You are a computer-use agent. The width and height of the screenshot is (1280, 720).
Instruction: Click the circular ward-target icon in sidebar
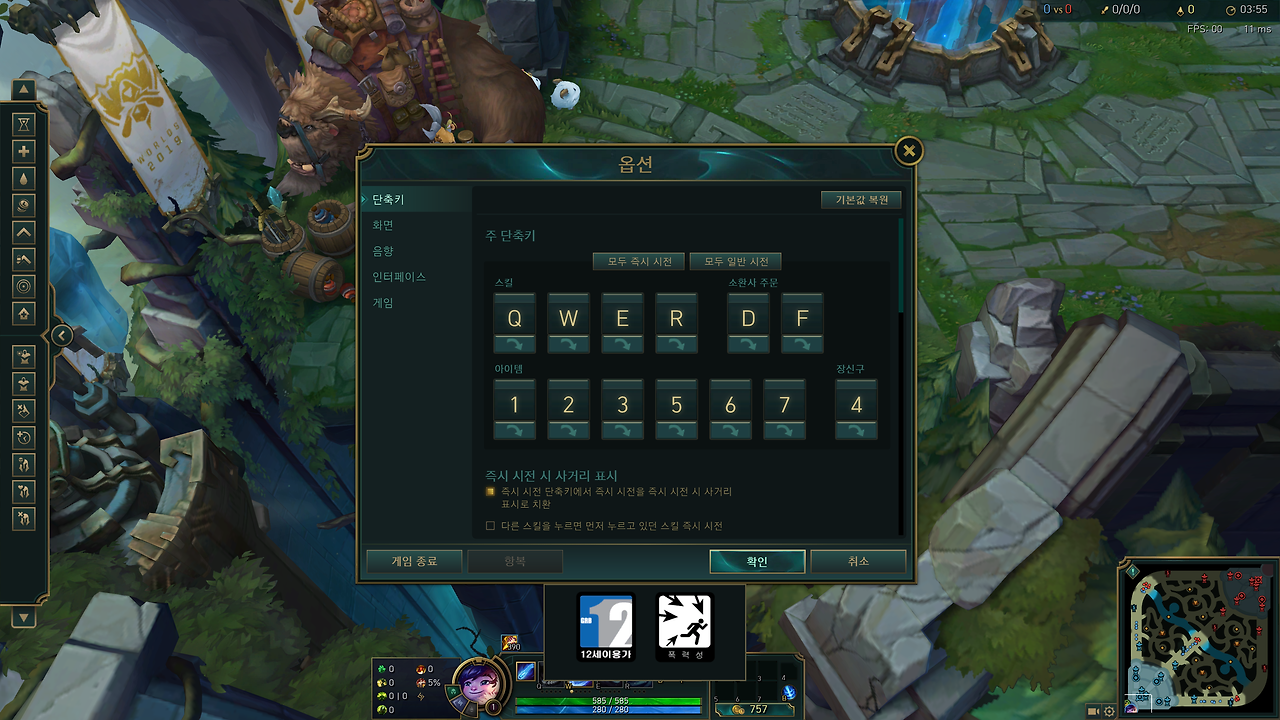pos(23,286)
